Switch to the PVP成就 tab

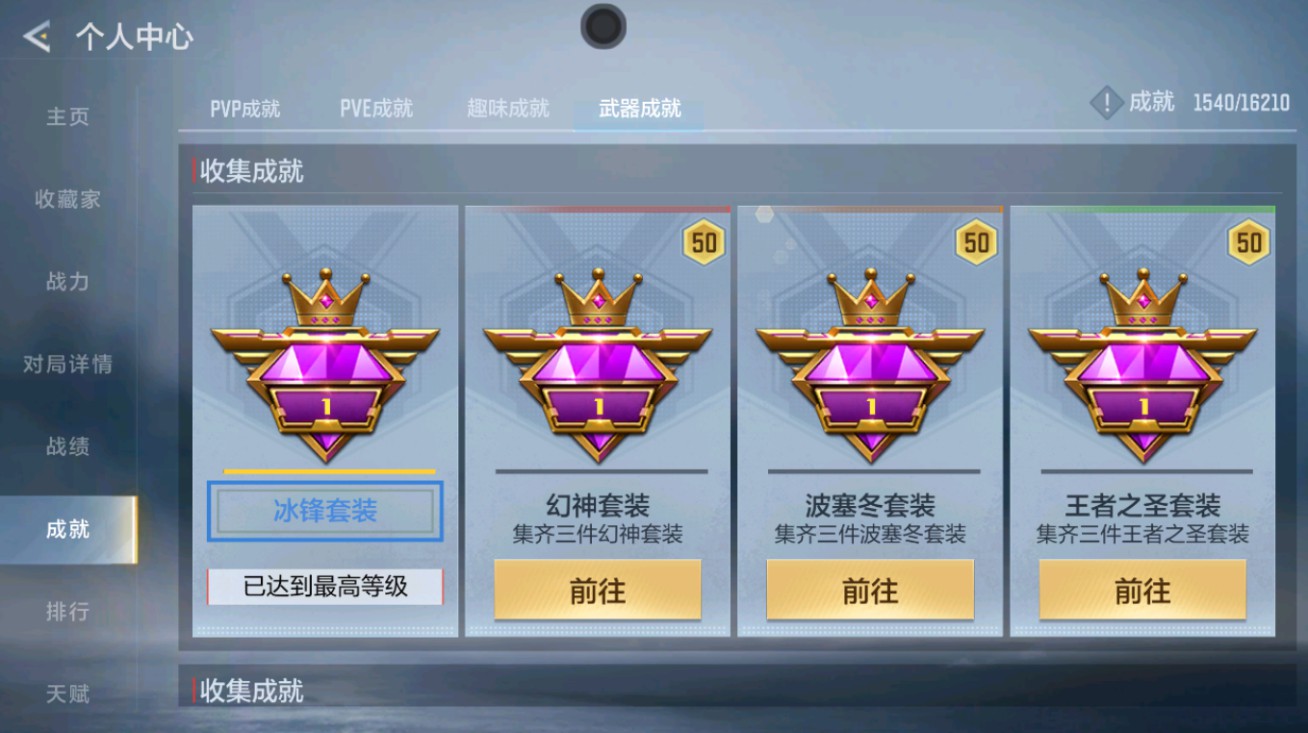tap(246, 110)
